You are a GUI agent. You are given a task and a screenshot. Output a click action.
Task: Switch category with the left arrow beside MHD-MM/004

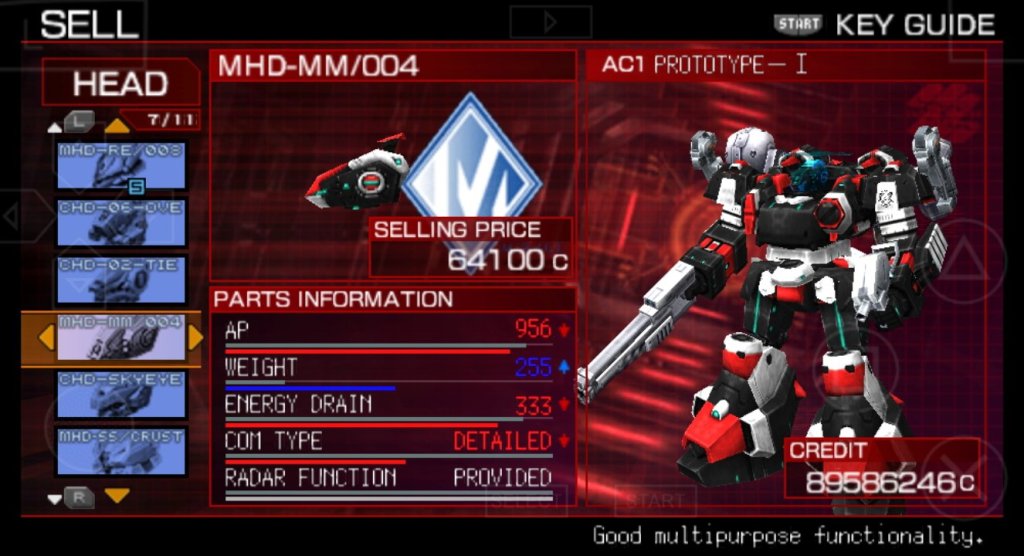[45, 338]
